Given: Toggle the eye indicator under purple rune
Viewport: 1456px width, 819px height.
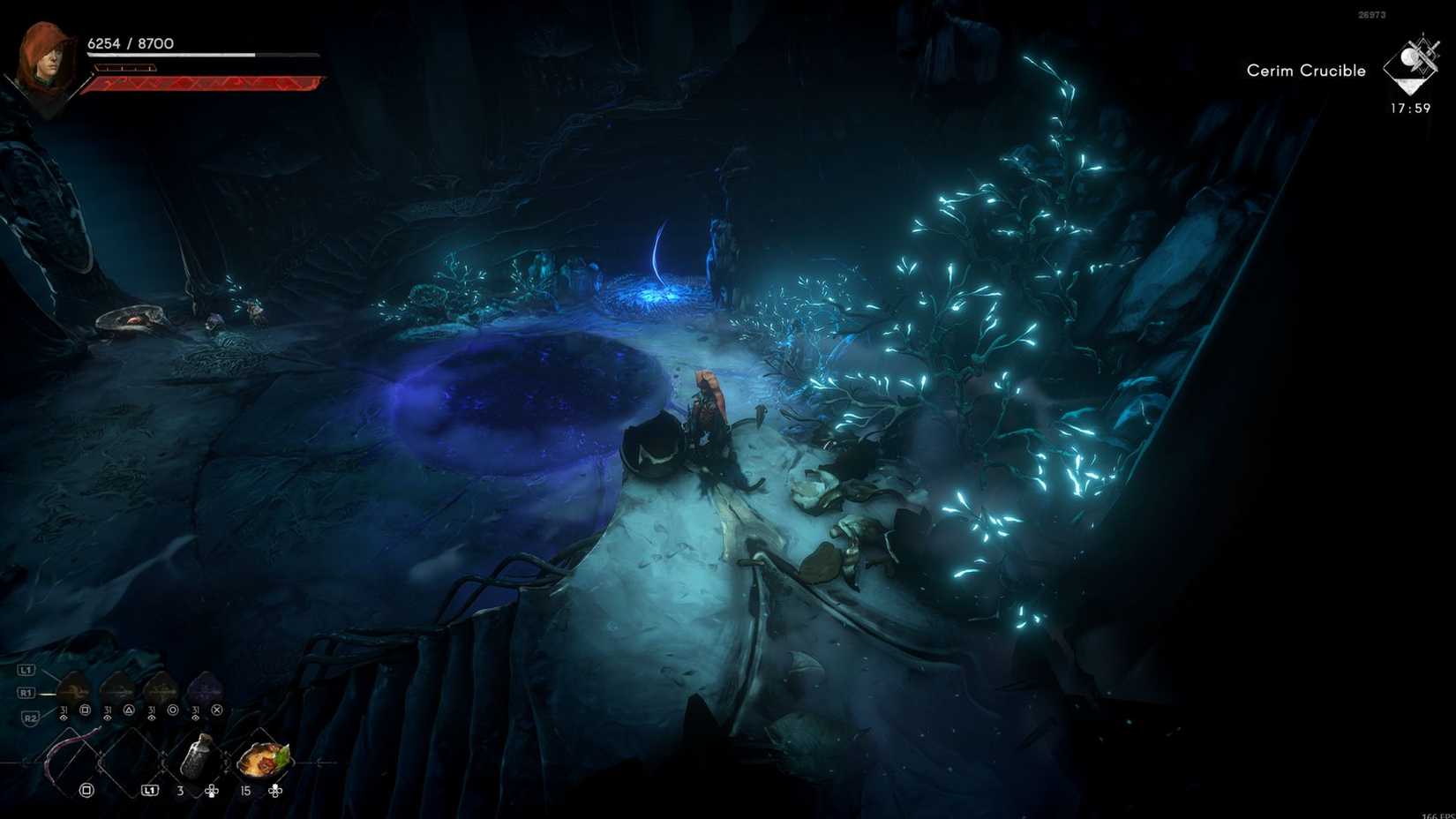Looking at the screenshot, I should pyautogui.click(x=195, y=718).
